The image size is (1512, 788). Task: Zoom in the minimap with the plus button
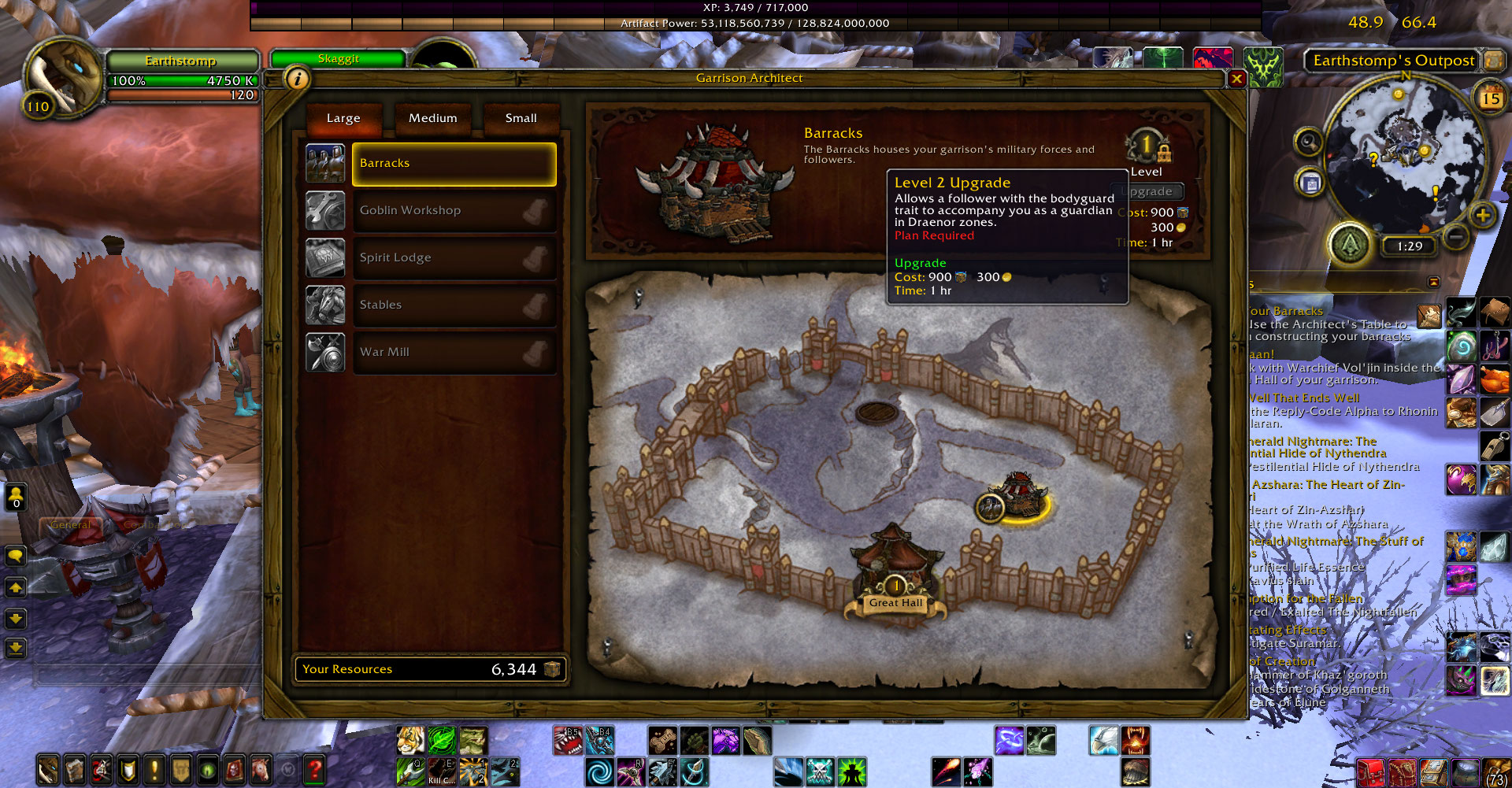[1482, 215]
